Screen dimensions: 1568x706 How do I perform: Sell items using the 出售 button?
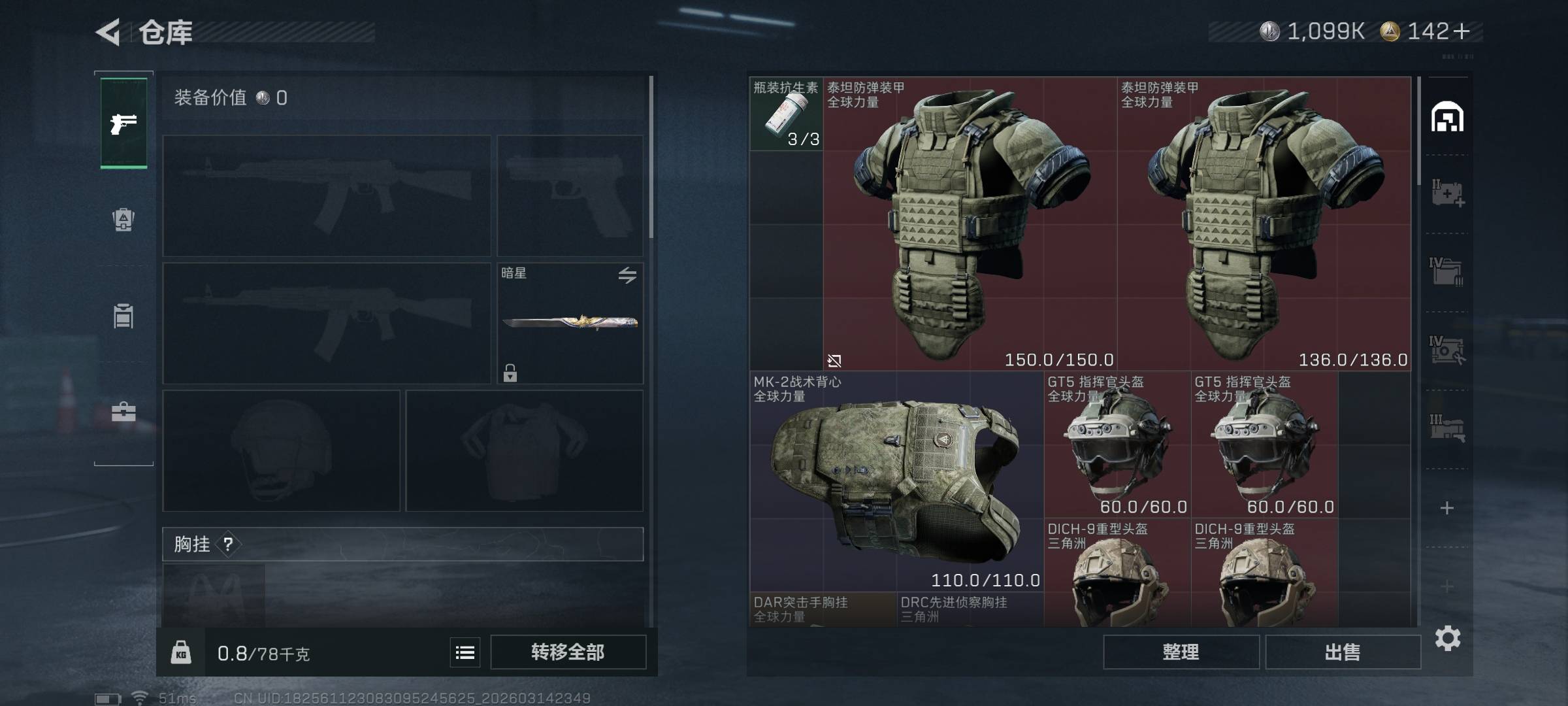(1343, 652)
